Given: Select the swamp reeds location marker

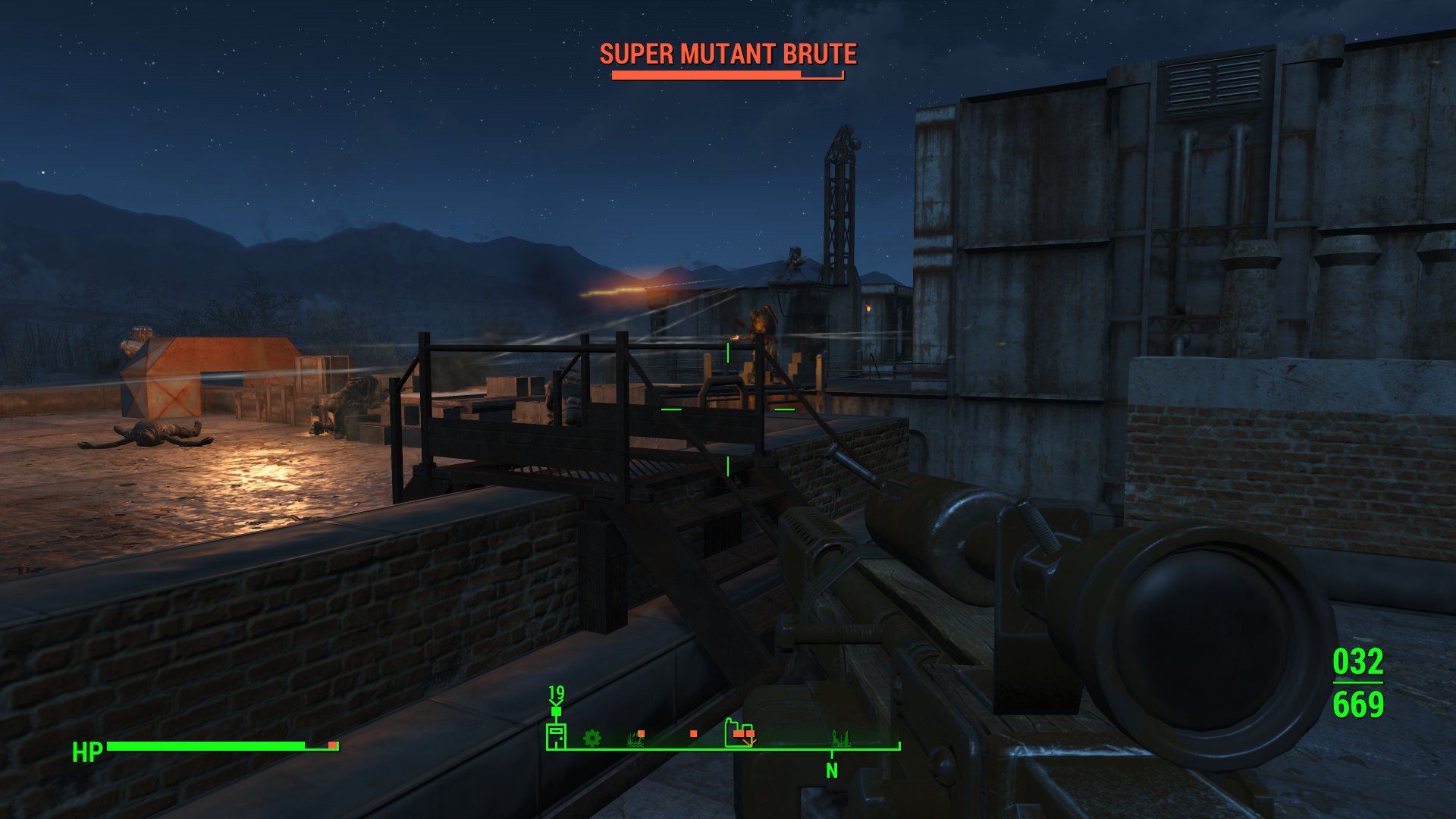Looking at the screenshot, I should [x=635, y=739].
